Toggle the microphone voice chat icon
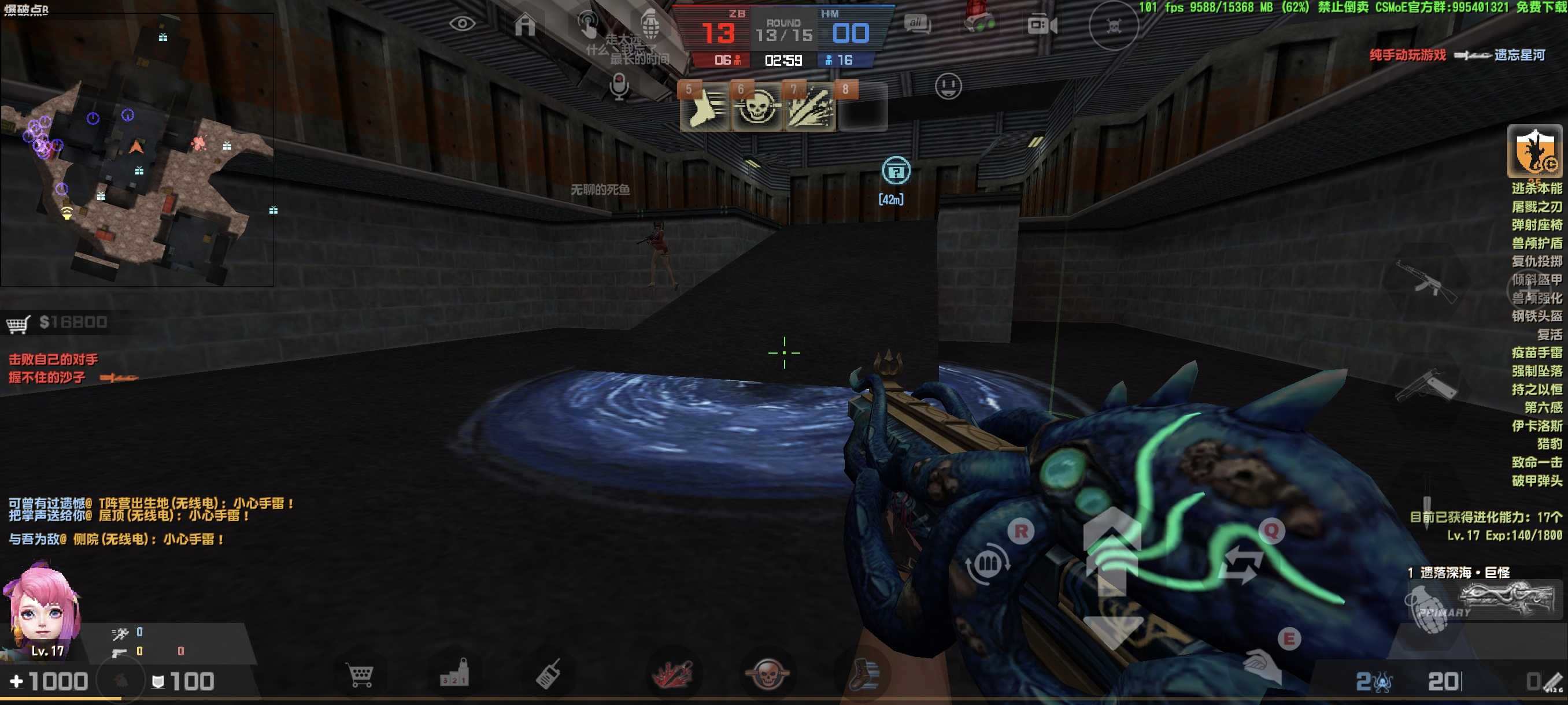The width and height of the screenshot is (1568, 705). pos(619,86)
